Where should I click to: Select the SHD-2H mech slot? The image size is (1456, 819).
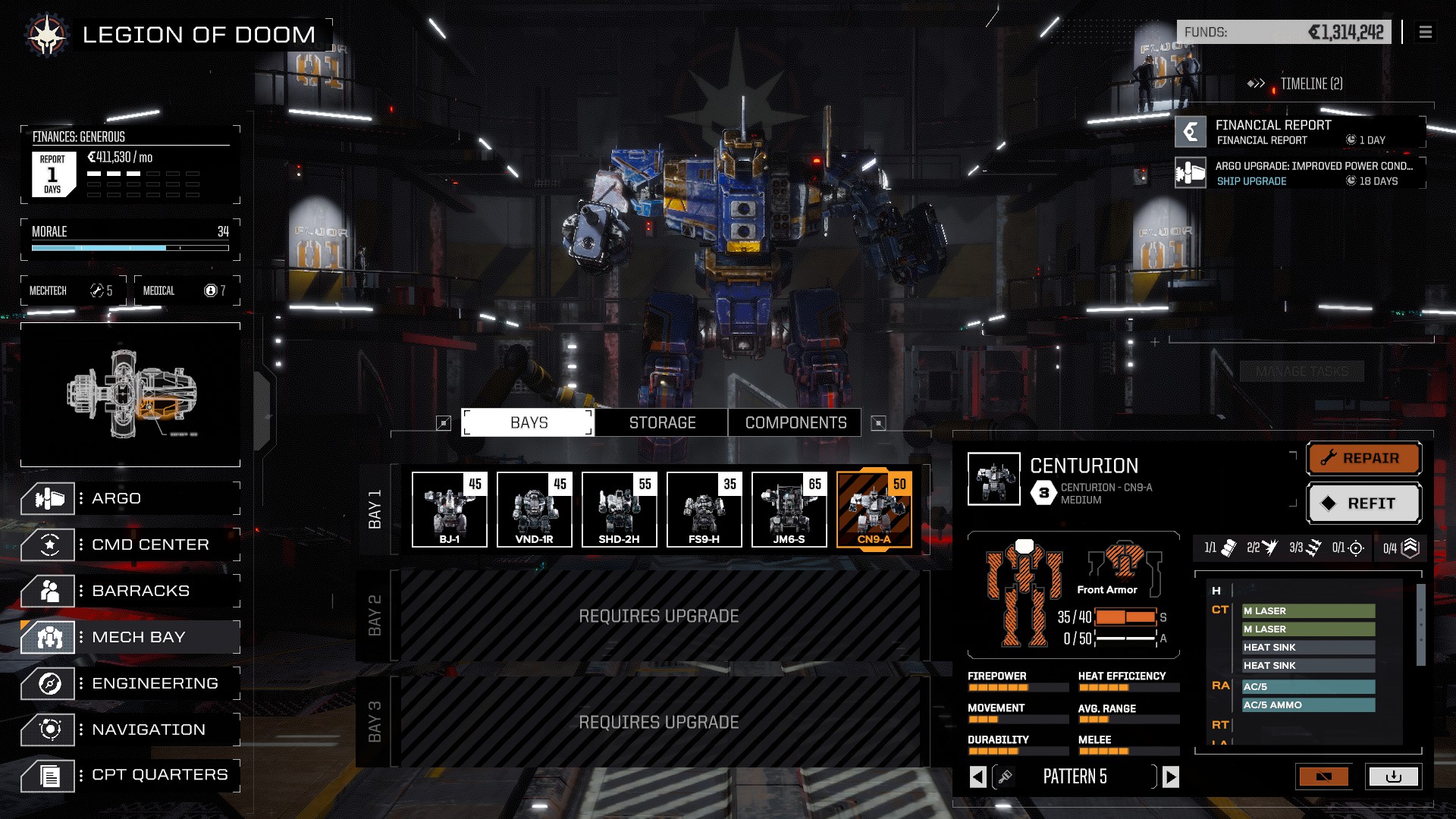pyautogui.click(x=620, y=509)
